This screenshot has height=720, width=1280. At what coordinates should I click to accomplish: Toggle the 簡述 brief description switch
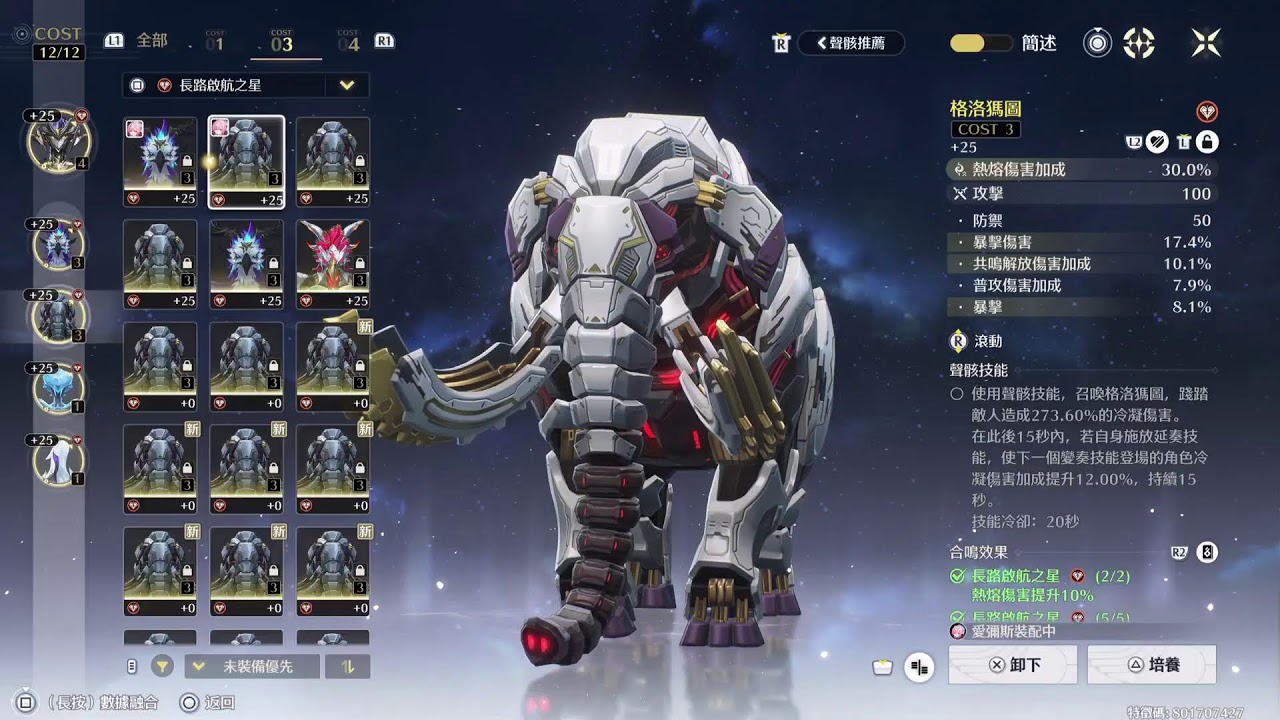(980, 43)
